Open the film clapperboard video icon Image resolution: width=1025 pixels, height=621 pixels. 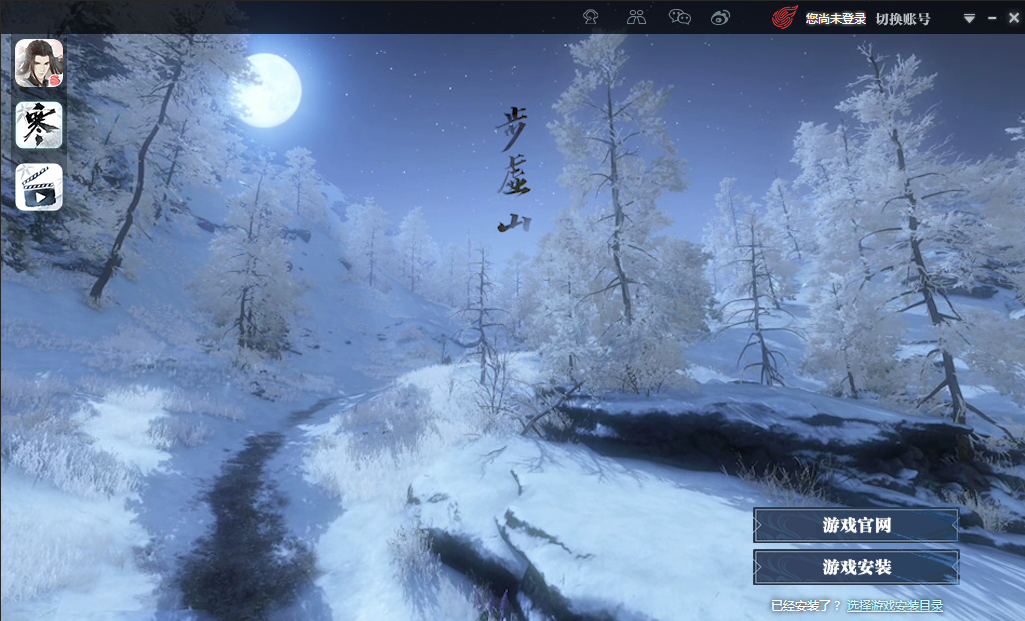click(x=39, y=187)
